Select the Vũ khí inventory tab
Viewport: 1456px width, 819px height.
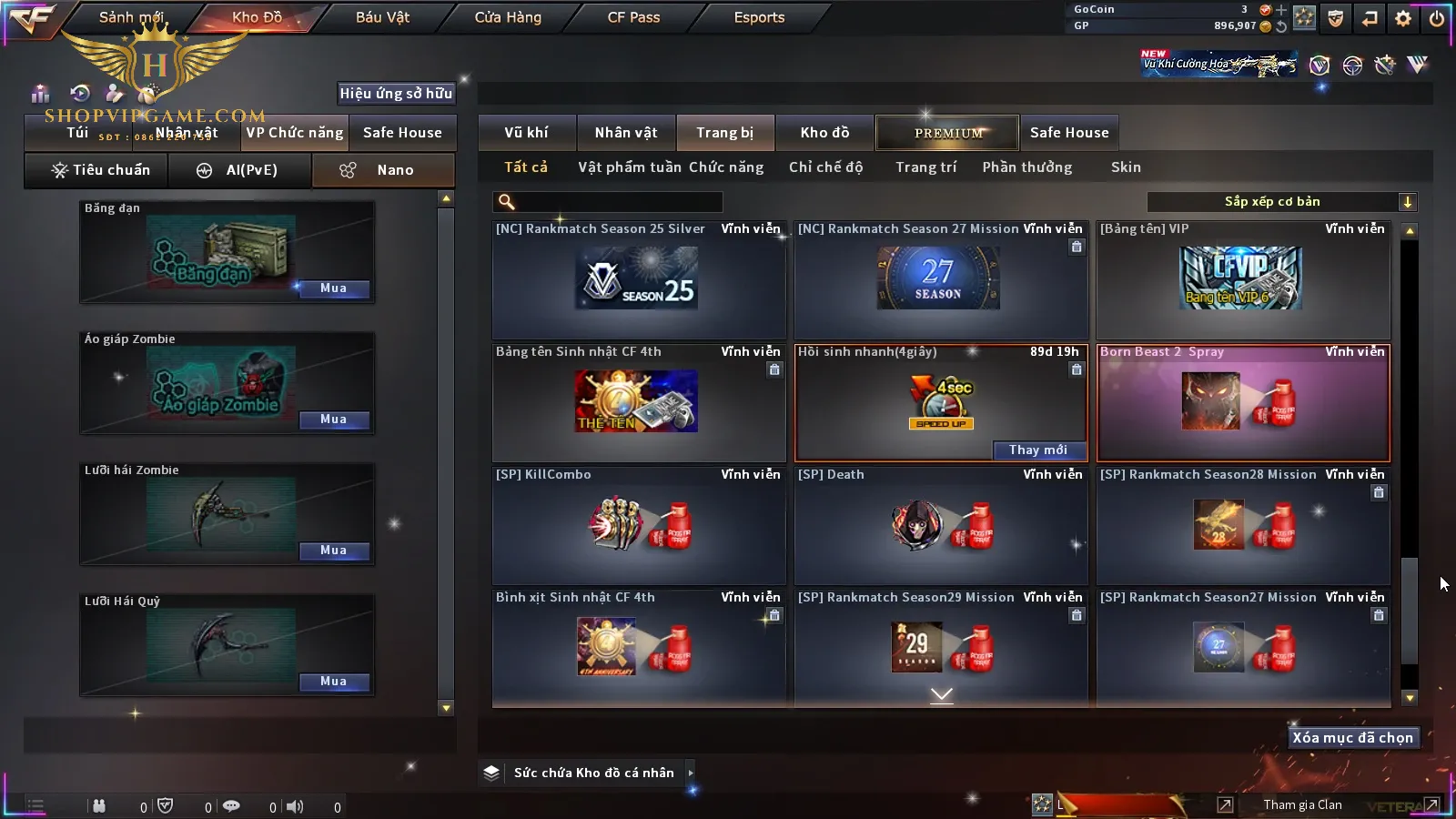click(526, 133)
